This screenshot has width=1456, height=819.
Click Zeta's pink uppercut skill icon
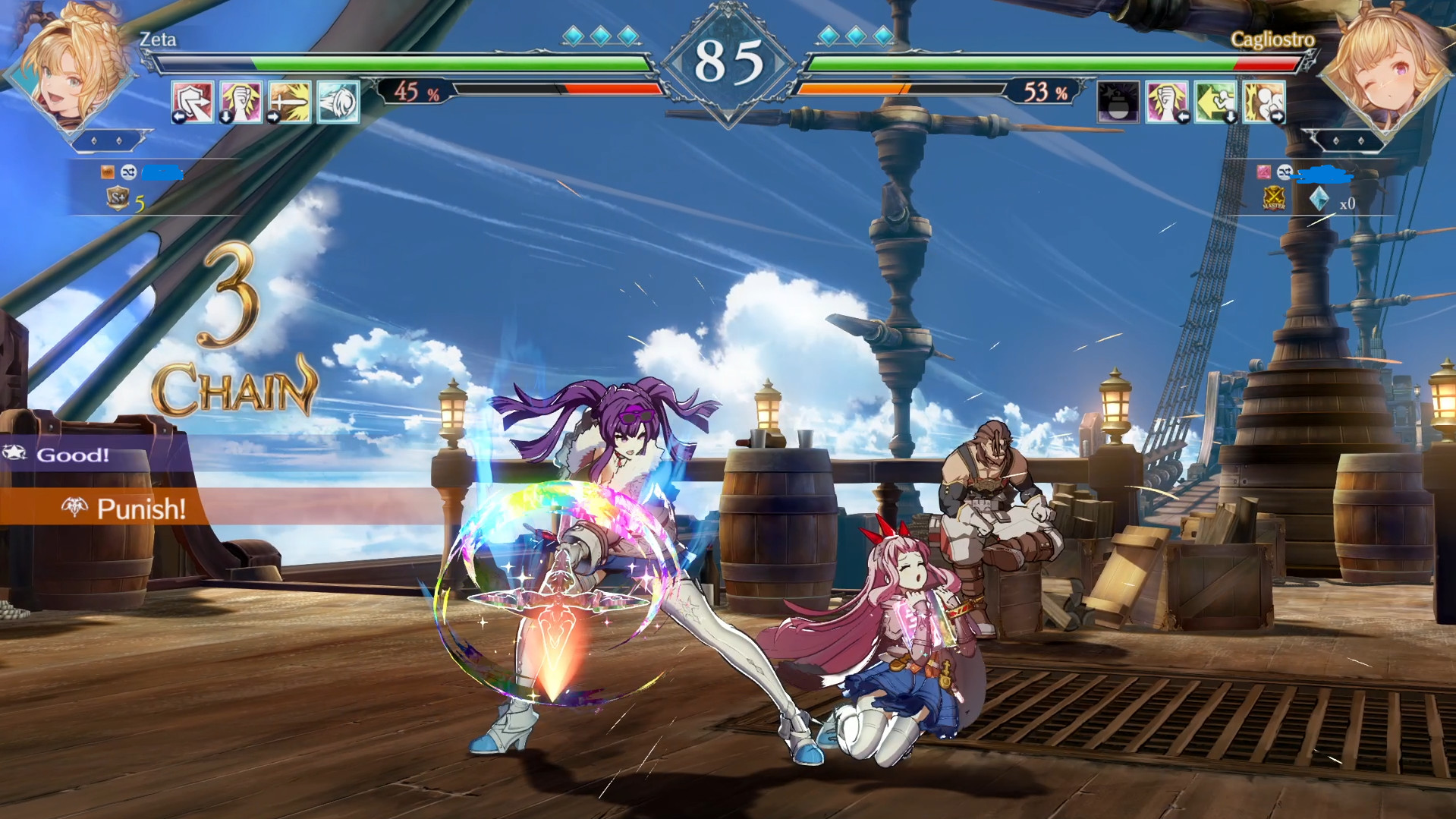[x=241, y=102]
